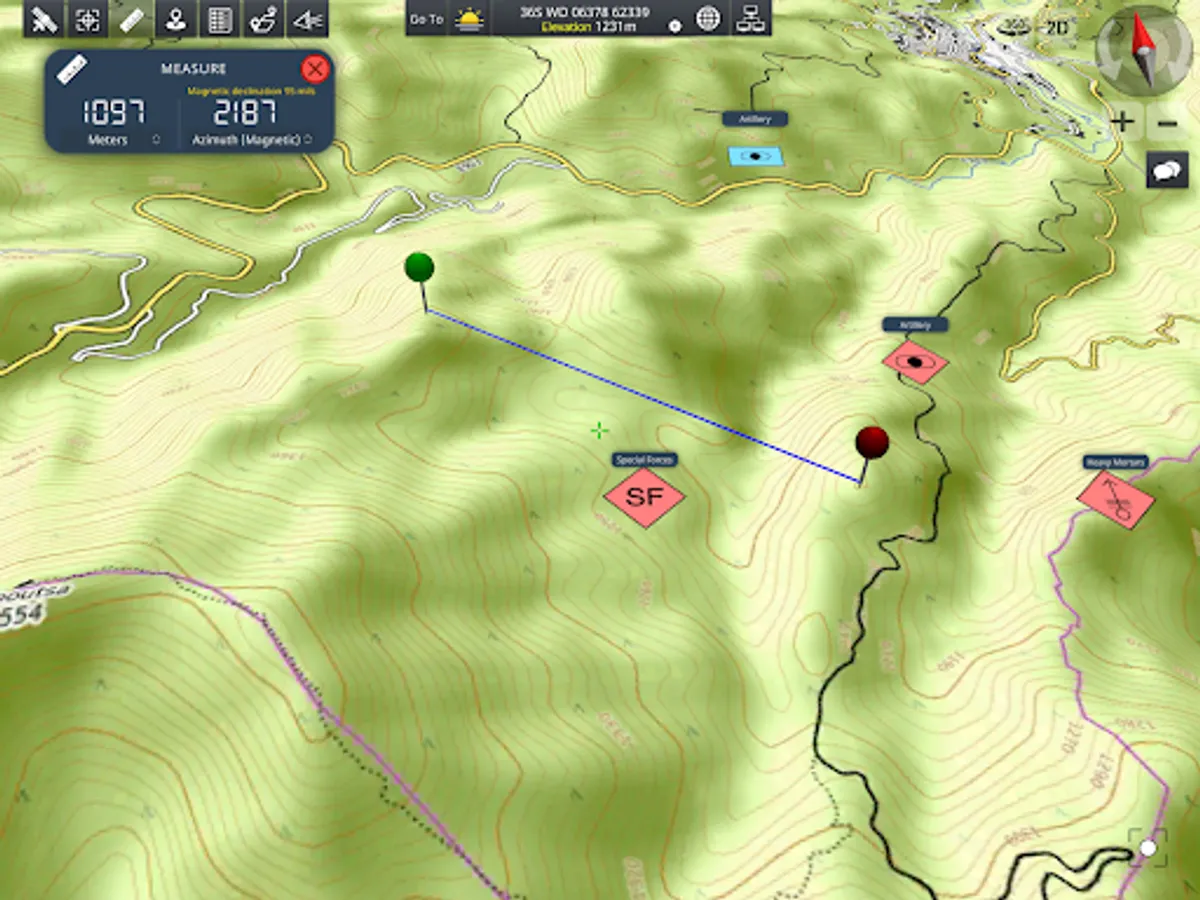Close the Measure panel
This screenshot has height=900, width=1200.
click(315, 69)
